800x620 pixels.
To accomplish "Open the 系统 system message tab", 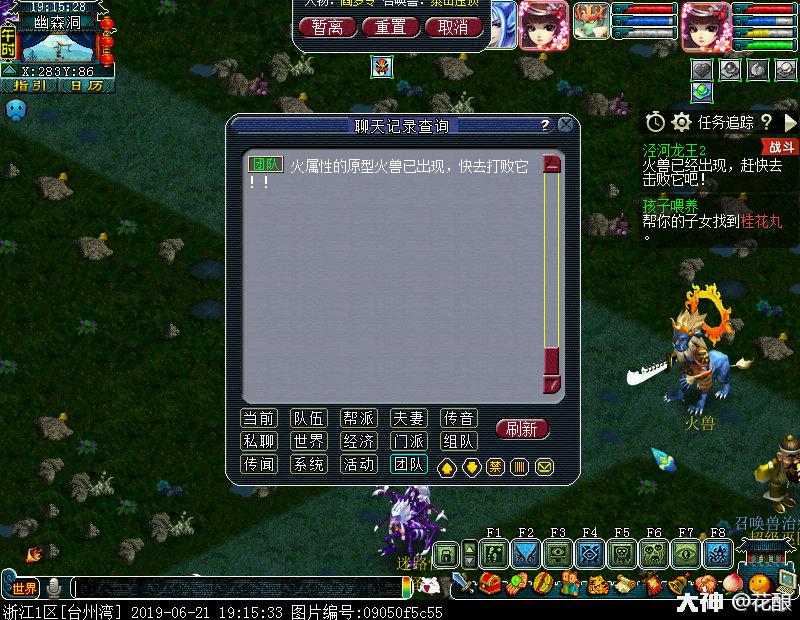I will [308, 464].
